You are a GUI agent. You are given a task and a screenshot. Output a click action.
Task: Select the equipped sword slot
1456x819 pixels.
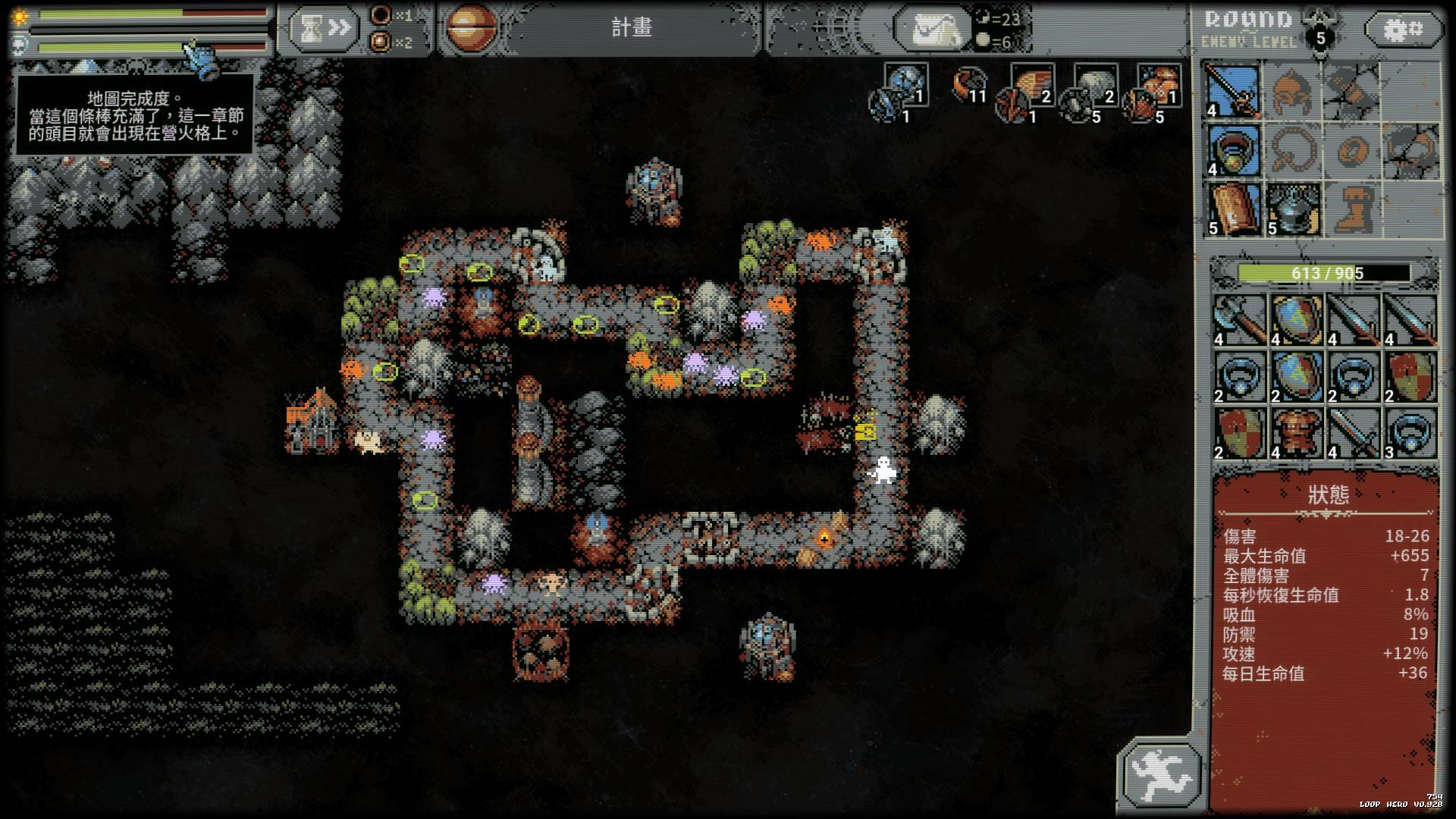[x=1232, y=91]
